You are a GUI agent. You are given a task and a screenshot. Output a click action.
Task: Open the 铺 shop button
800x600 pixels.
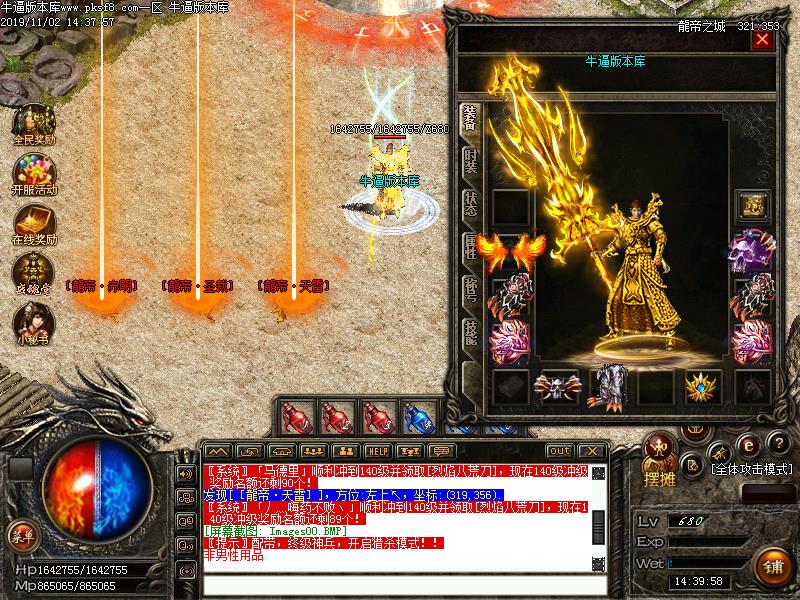click(771, 564)
